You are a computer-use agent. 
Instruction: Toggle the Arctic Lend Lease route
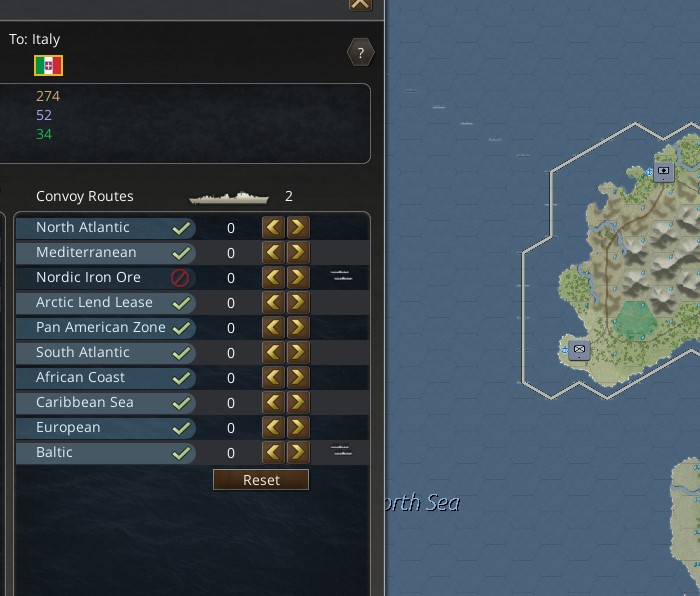tap(181, 303)
